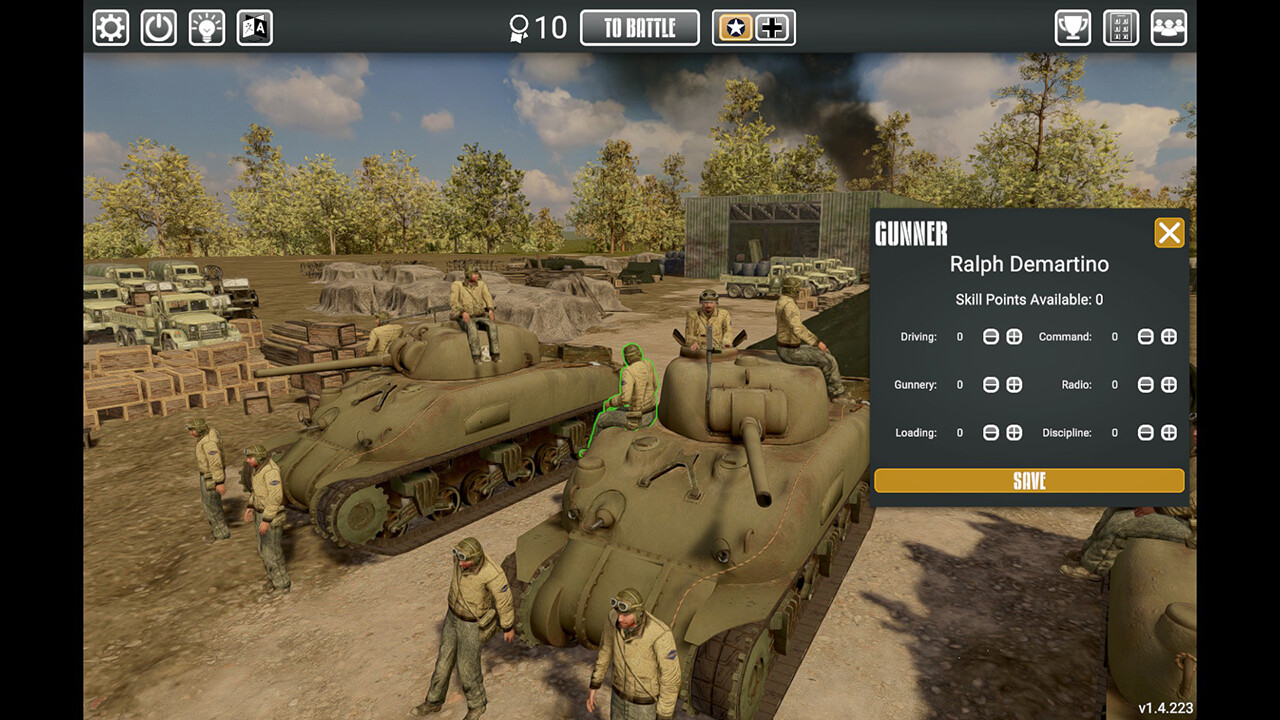Image resolution: width=1280 pixels, height=720 pixels.
Task: Switch to the German cross faction toggle
Action: point(771,27)
